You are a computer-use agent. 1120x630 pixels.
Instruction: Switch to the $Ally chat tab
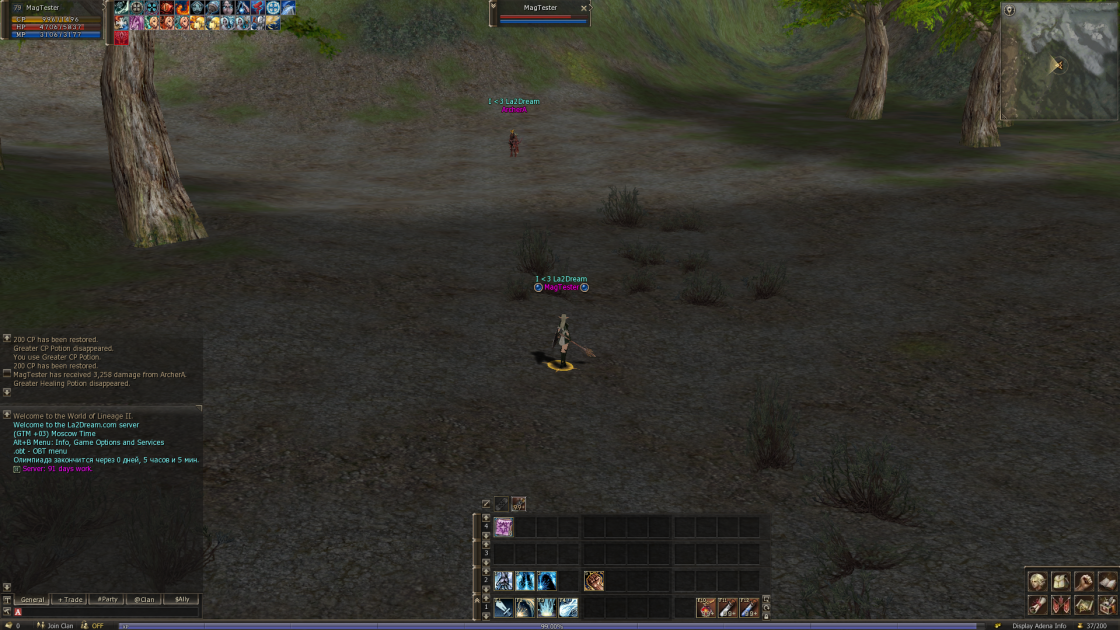tap(181, 599)
